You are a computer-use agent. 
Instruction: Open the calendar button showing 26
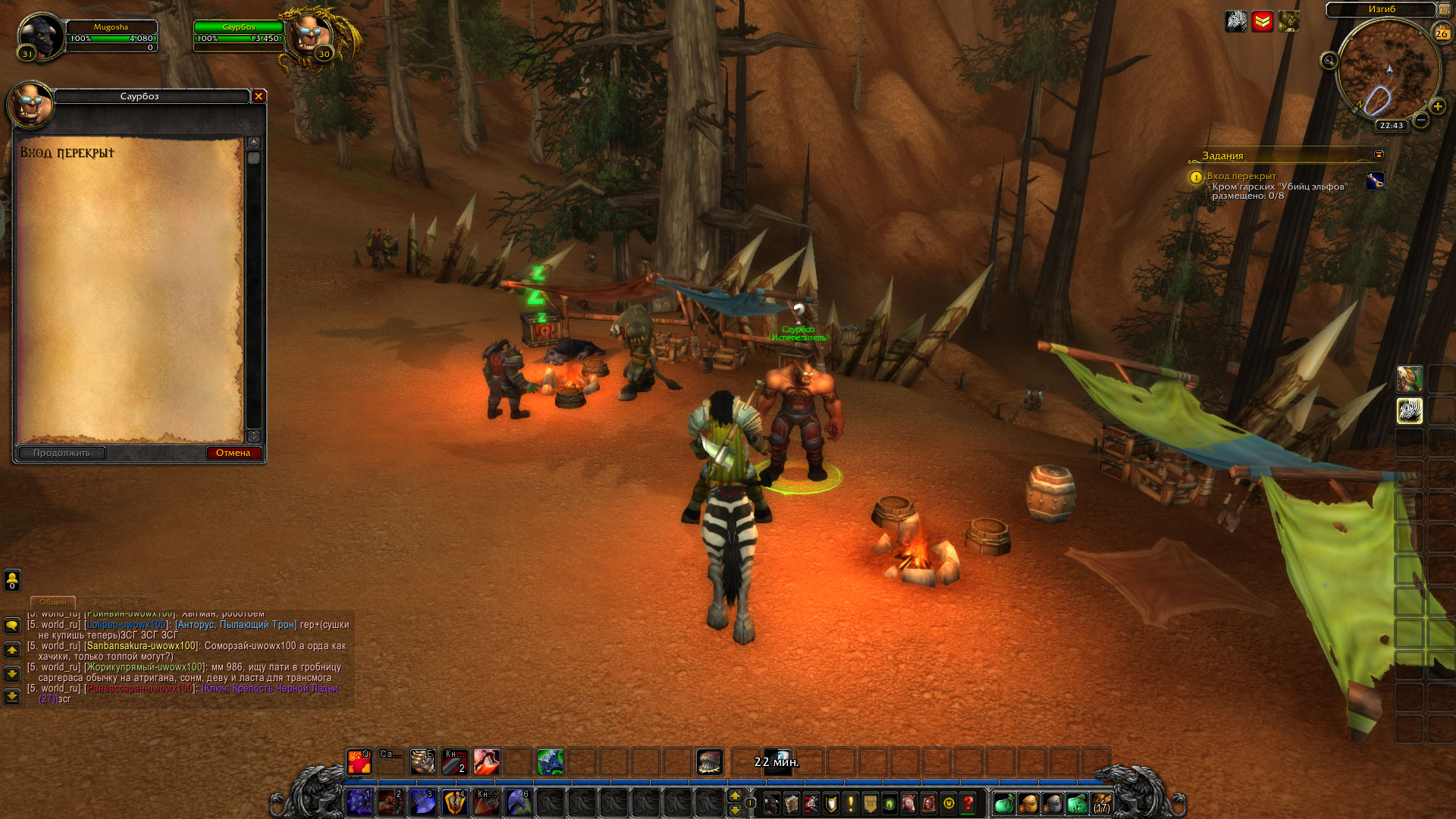(1441, 33)
